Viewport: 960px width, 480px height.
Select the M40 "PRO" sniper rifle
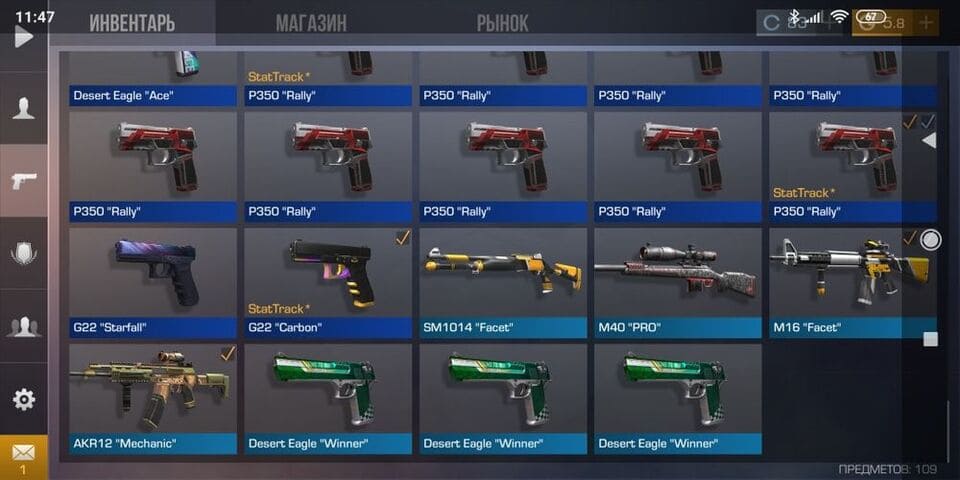pos(678,281)
